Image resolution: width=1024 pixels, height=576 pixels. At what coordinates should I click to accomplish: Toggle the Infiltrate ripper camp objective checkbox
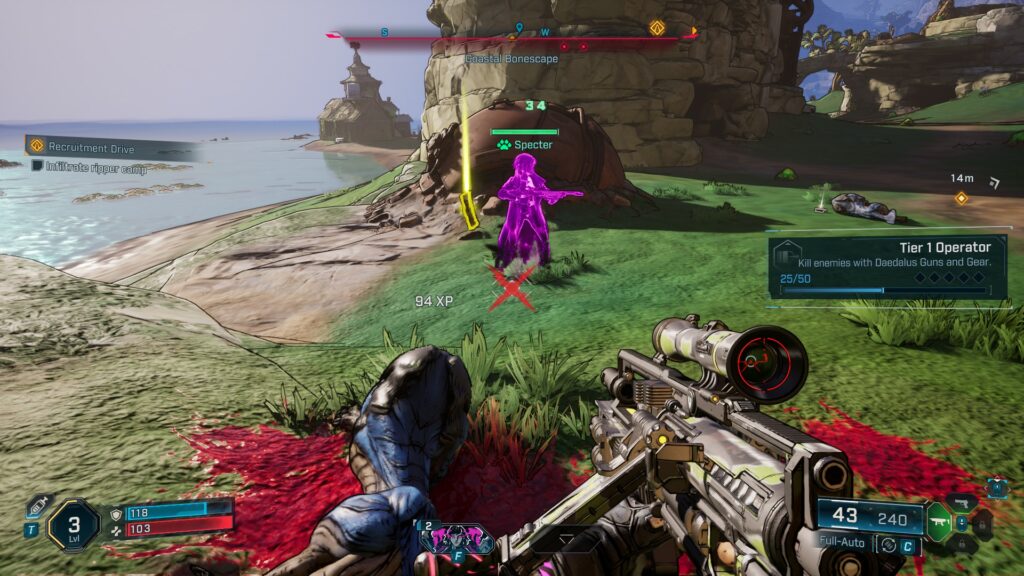pyautogui.click(x=37, y=167)
